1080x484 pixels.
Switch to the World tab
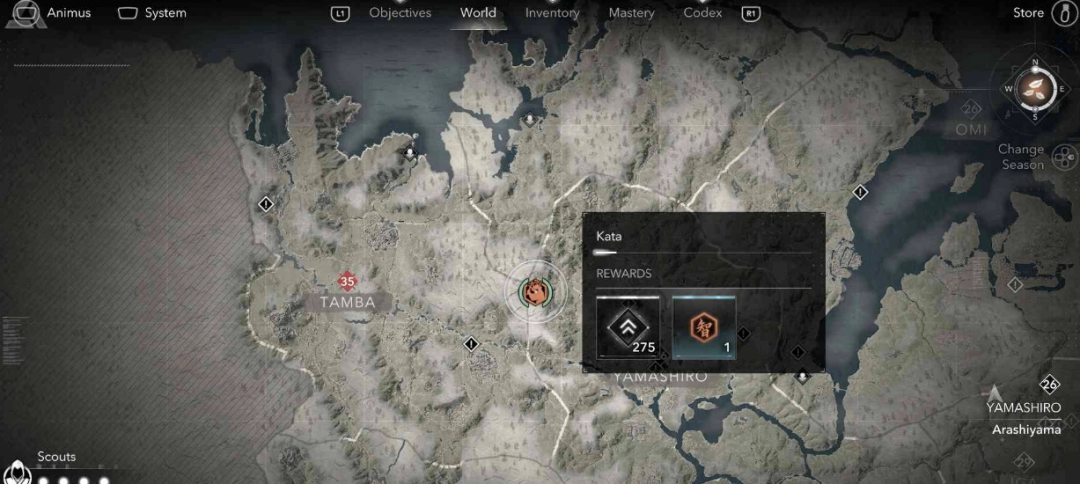[x=478, y=13]
